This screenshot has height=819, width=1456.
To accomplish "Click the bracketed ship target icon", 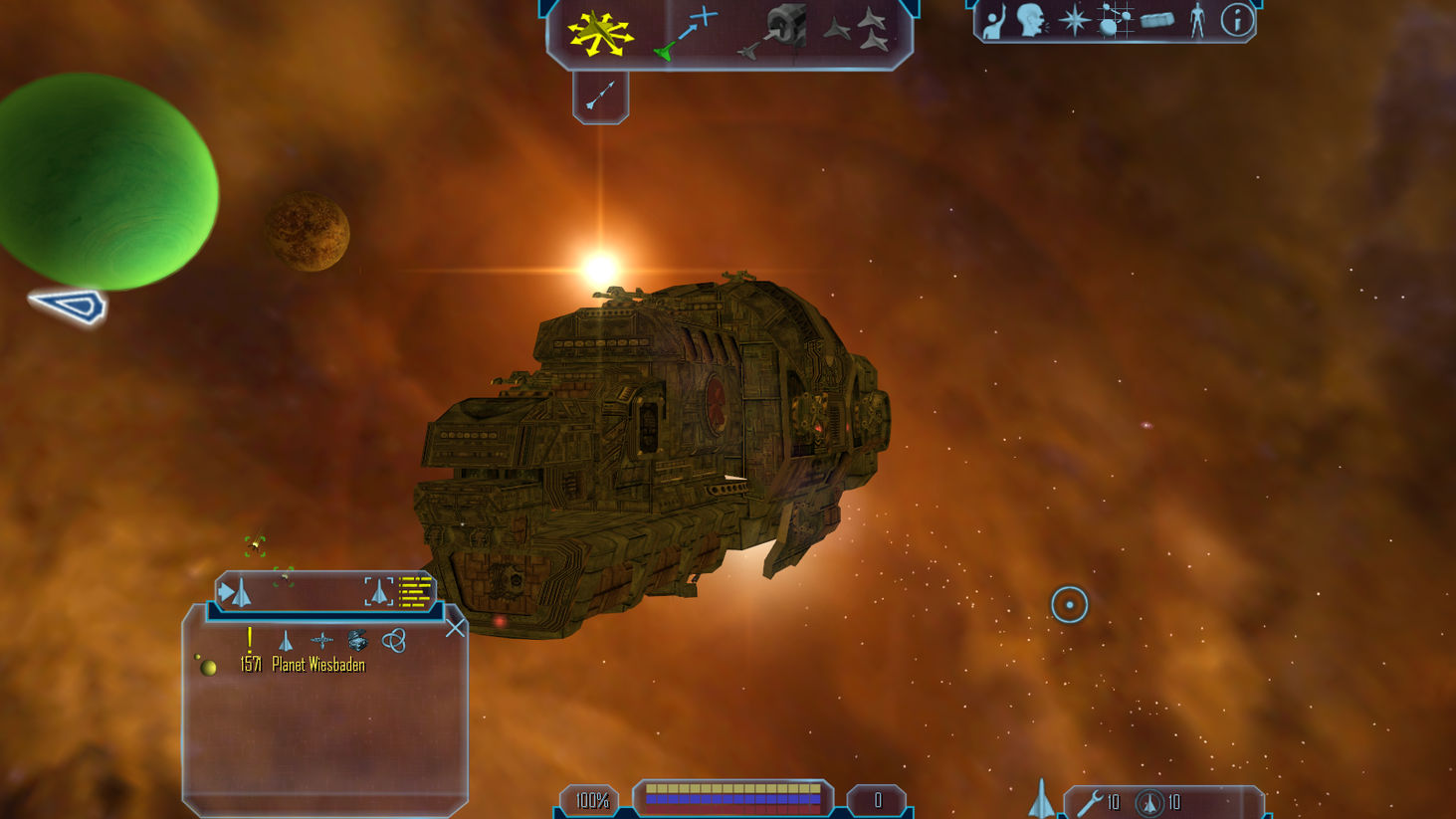I will tap(378, 592).
